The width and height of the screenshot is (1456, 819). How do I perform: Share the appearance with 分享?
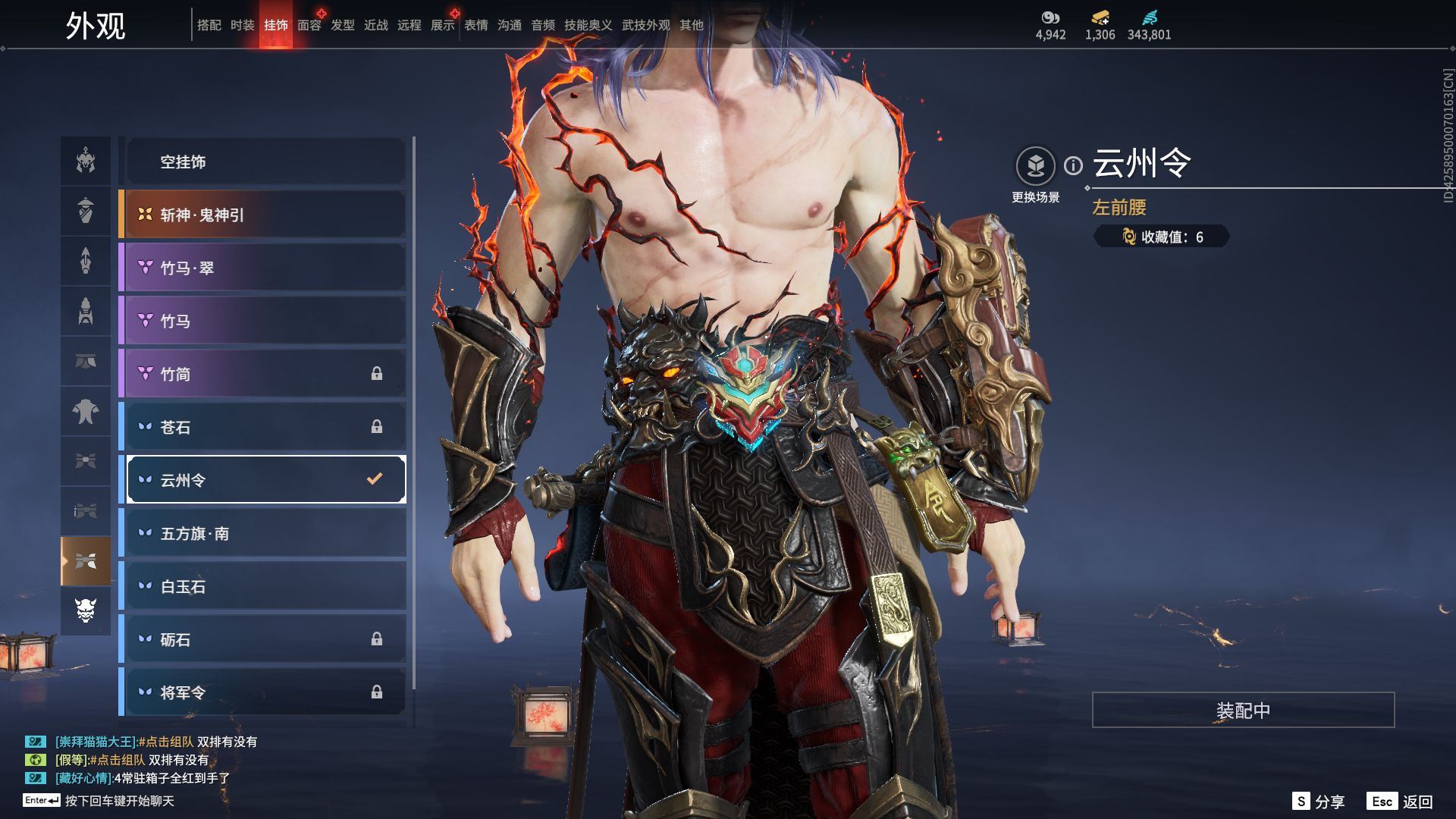tap(1319, 802)
